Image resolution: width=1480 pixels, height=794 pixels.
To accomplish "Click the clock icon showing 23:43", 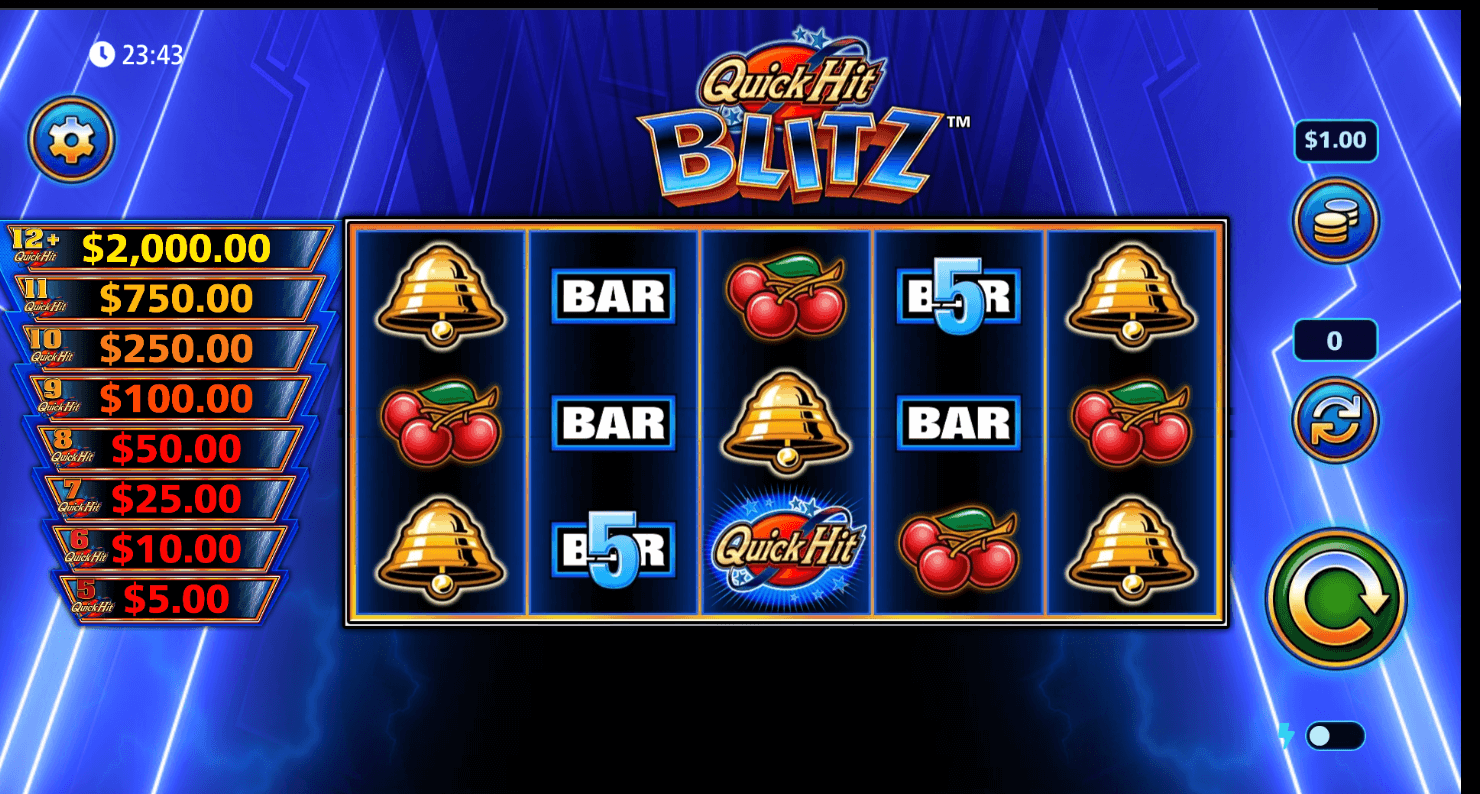I will tap(106, 55).
